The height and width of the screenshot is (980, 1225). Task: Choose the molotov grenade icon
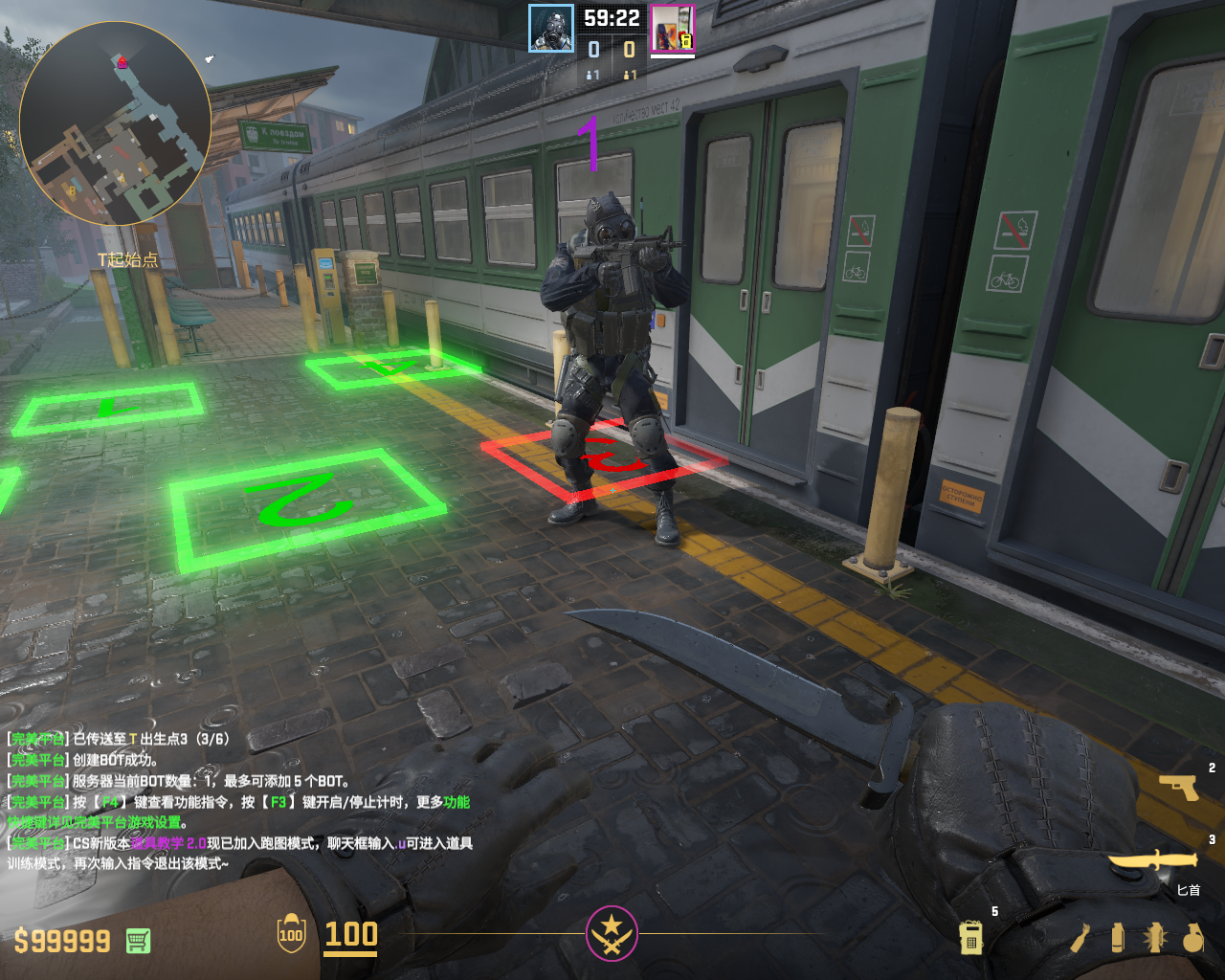(x=1080, y=938)
